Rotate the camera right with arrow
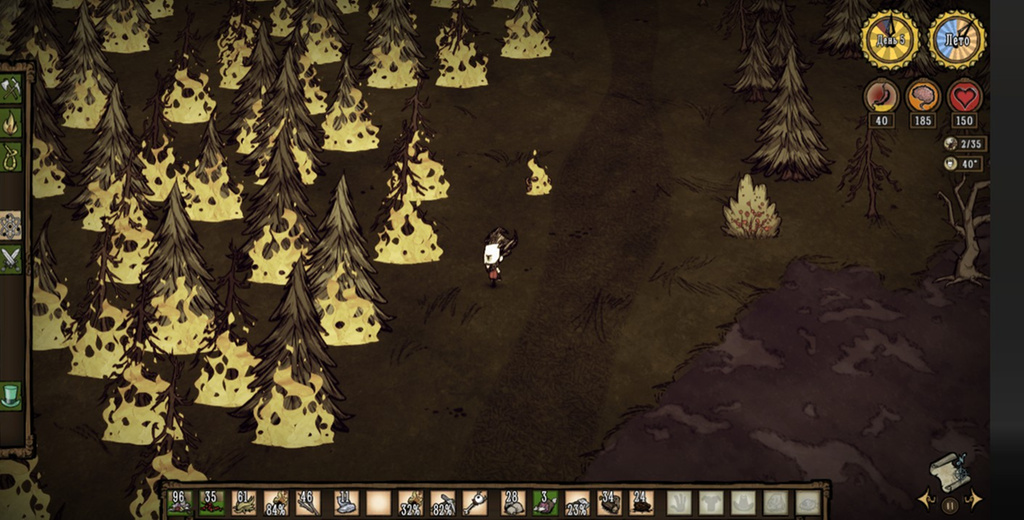Screen dimensions: 1024x520 (x=974, y=498)
